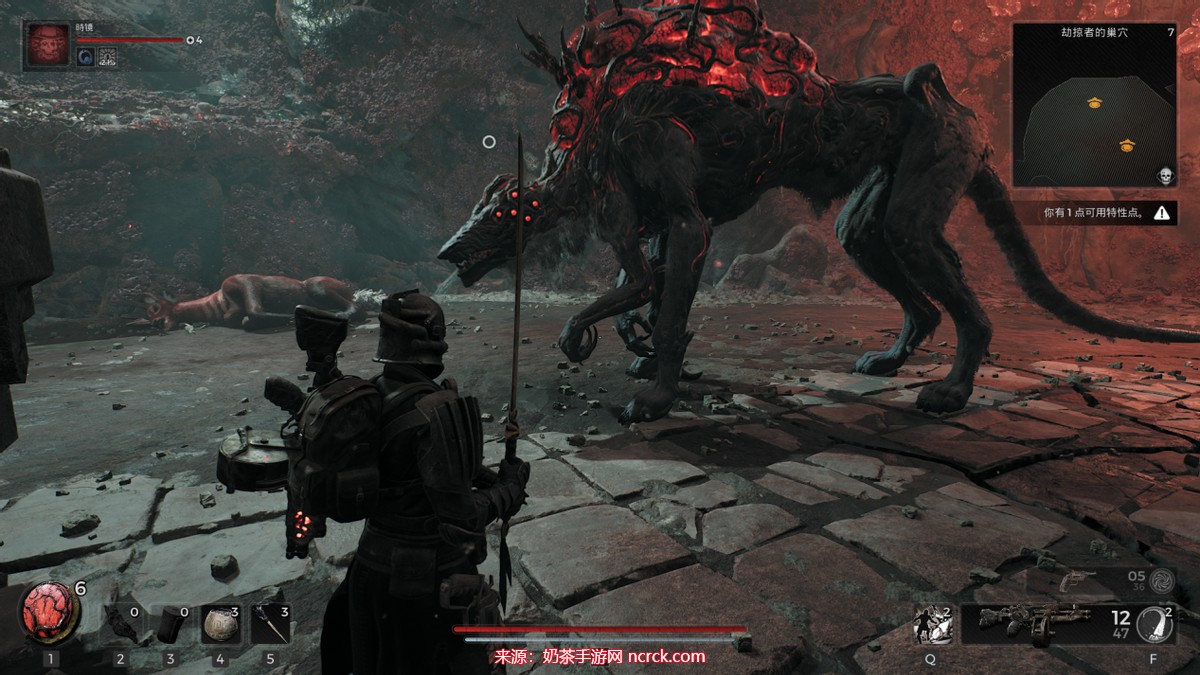The image size is (1200, 675).
Task: Open the available trait point notification
Action: [x=1094, y=213]
